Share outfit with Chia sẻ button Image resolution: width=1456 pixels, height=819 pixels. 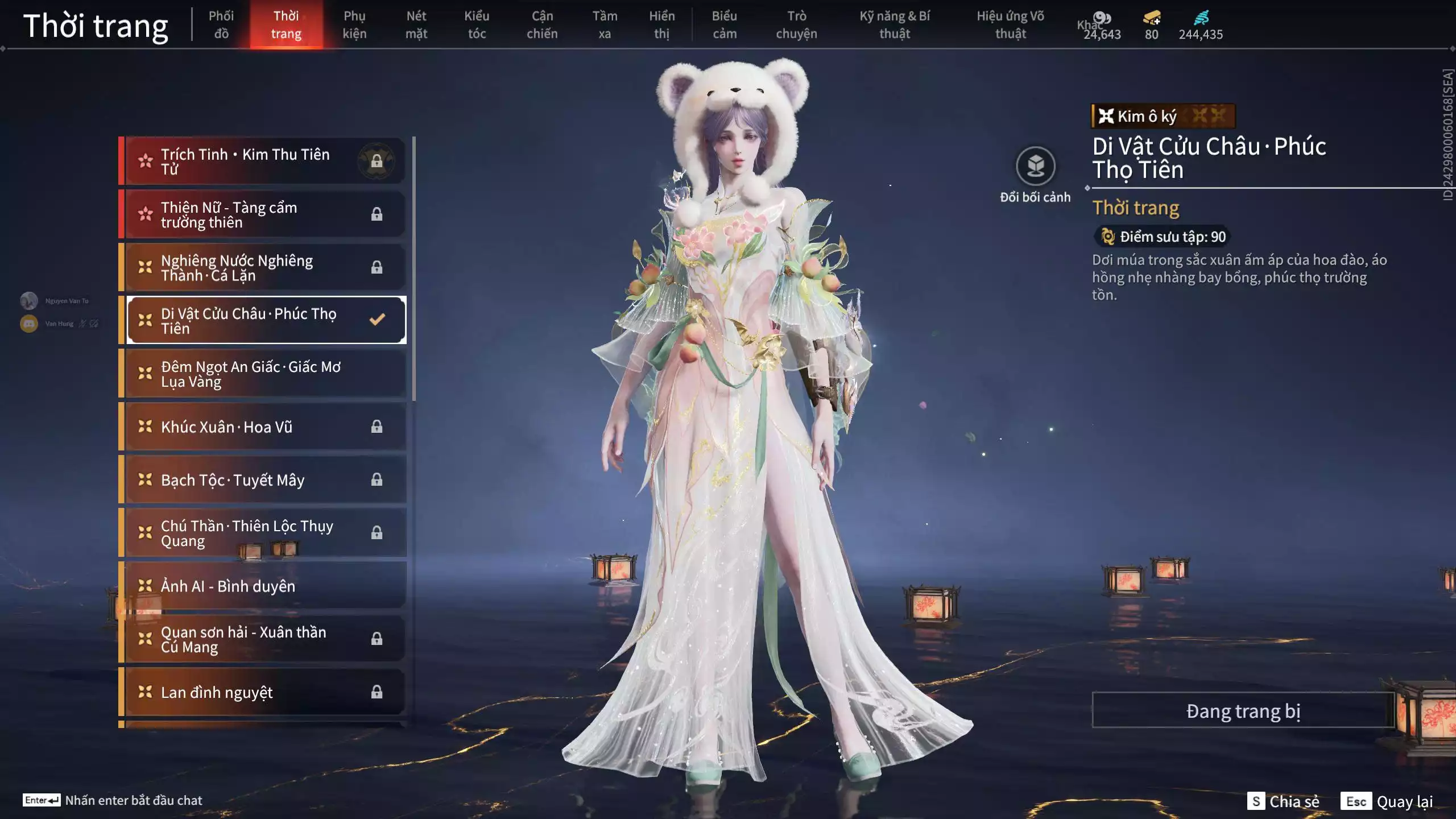point(1284,801)
